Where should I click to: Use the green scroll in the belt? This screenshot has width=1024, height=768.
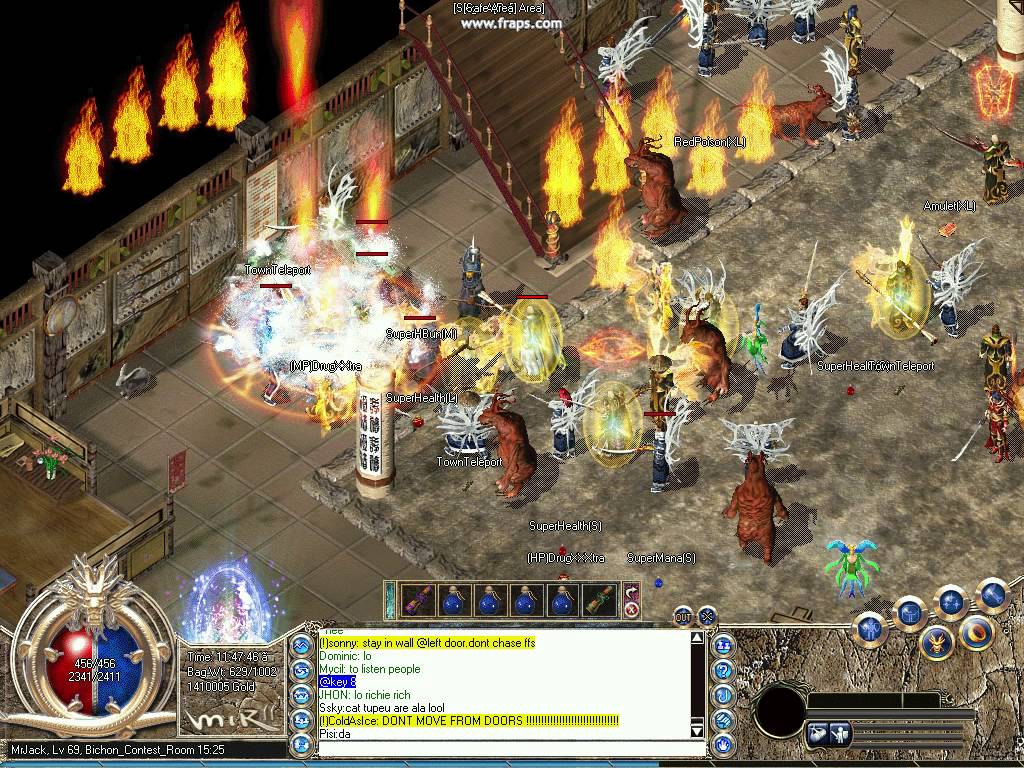click(x=600, y=600)
